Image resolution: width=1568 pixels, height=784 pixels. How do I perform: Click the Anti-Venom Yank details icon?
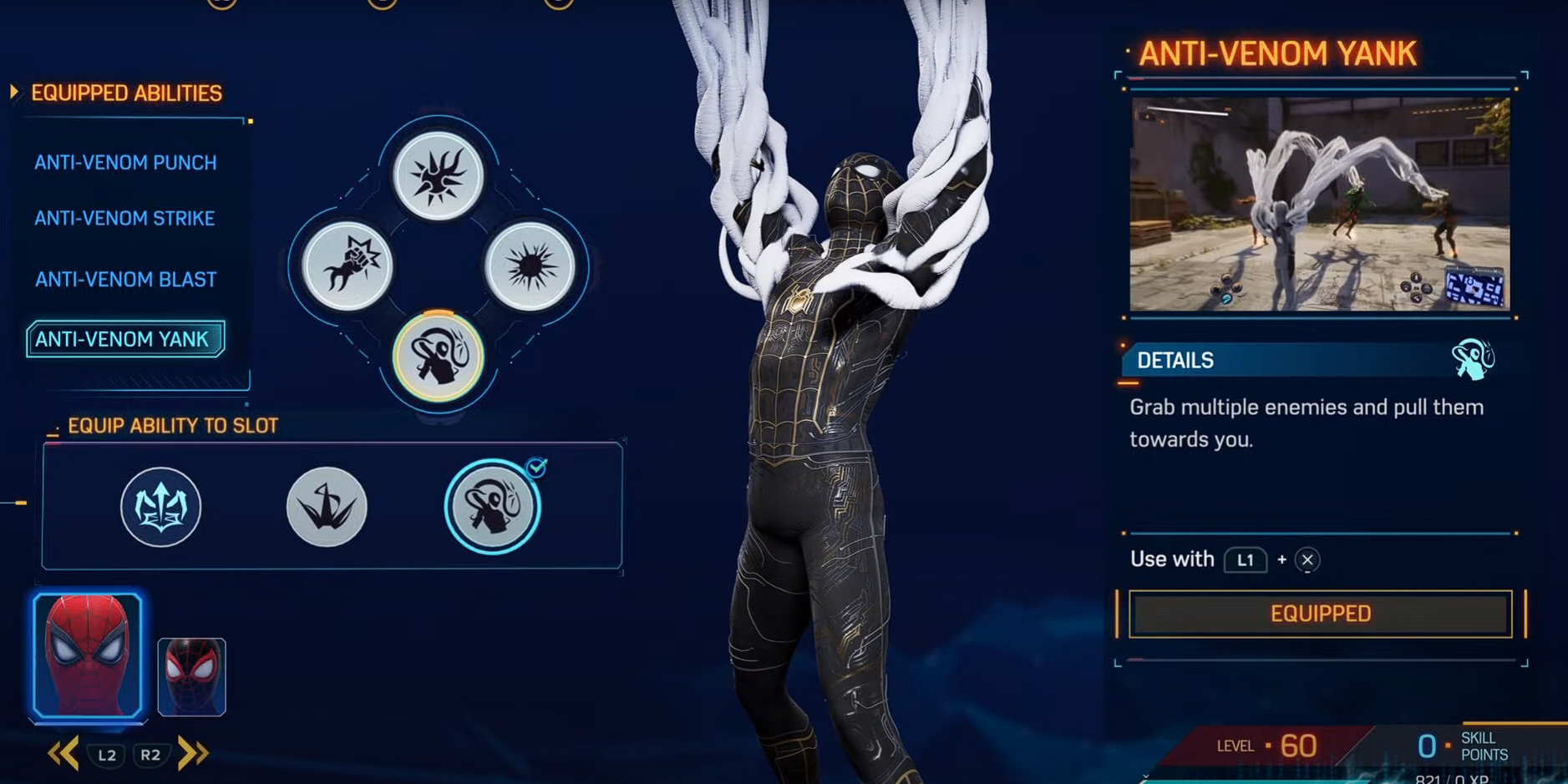click(x=1474, y=361)
